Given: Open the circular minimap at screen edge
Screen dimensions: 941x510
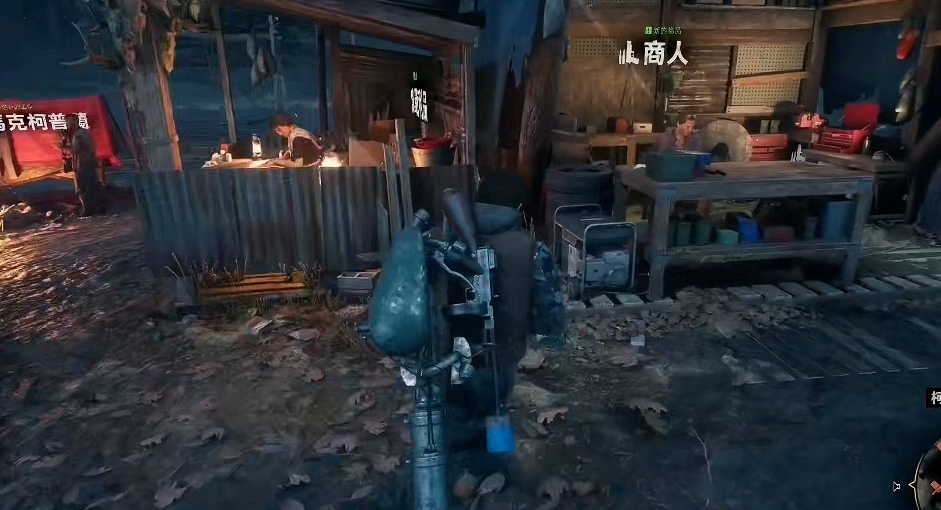Looking at the screenshot, I should [930, 476].
